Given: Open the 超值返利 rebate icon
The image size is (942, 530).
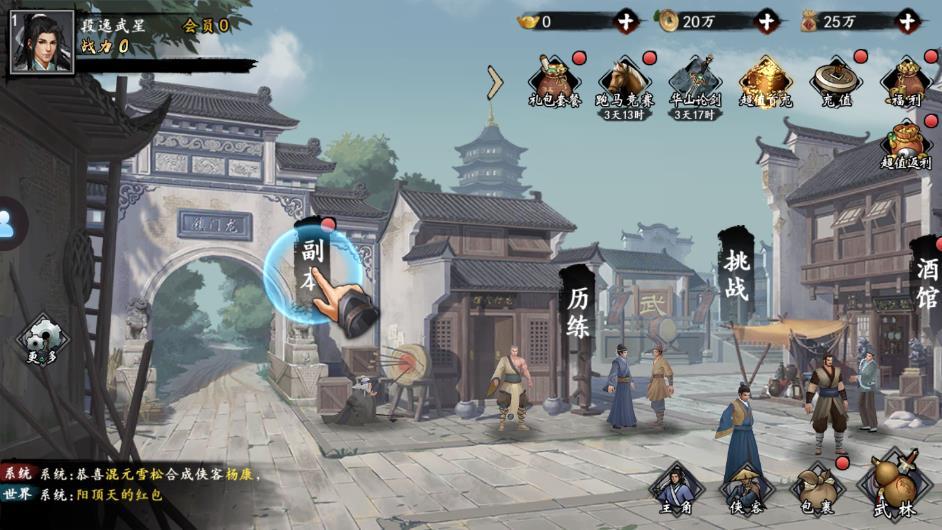Looking at the screenshot, I should [x=905, y=143].
